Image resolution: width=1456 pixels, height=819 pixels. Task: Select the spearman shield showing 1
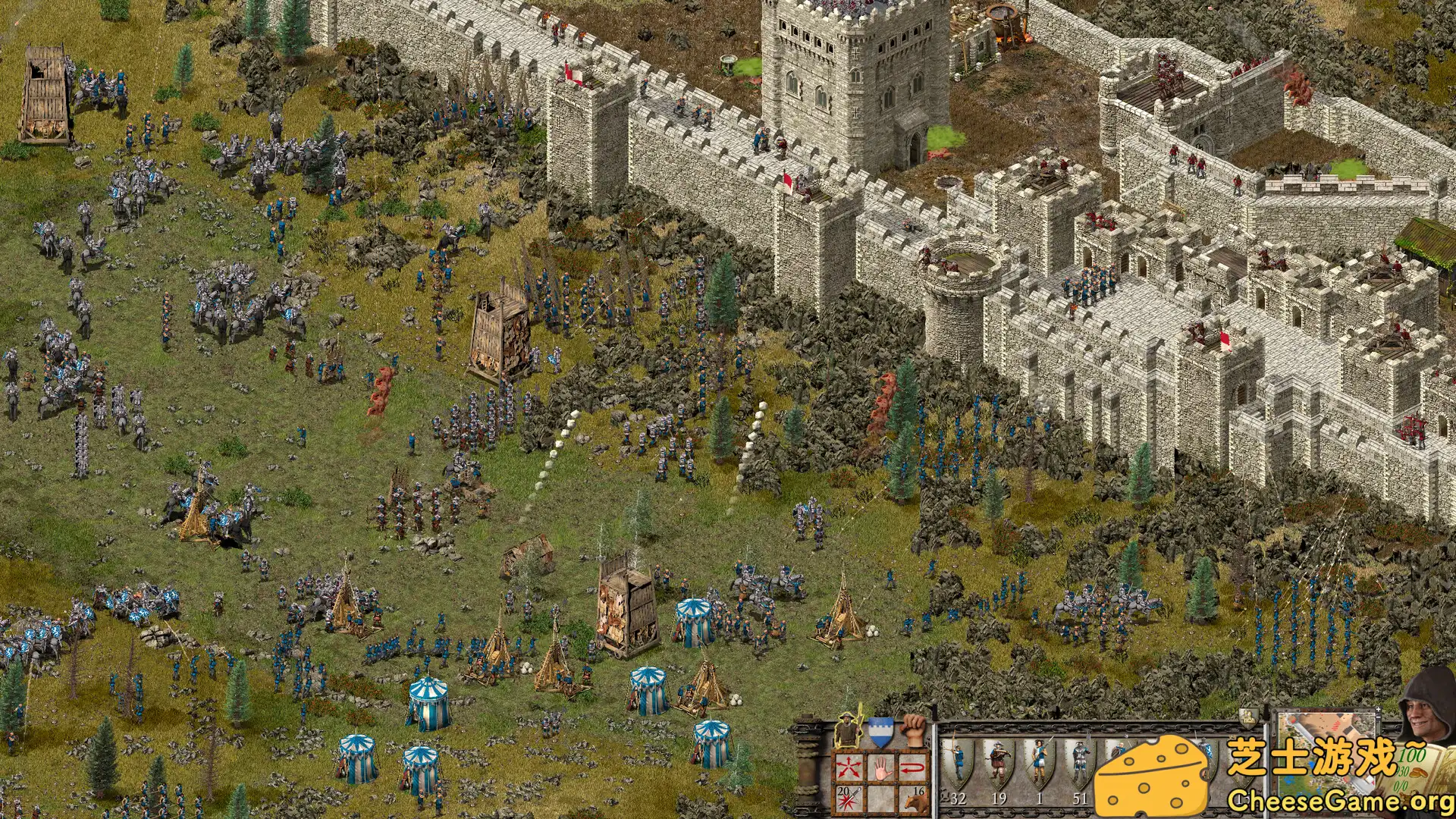click(1040, 764)
